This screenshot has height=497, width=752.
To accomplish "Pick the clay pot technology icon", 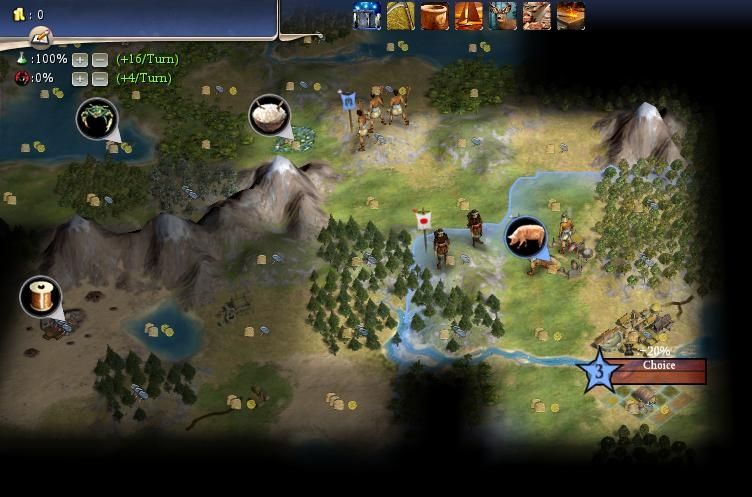I will (435, 15).
